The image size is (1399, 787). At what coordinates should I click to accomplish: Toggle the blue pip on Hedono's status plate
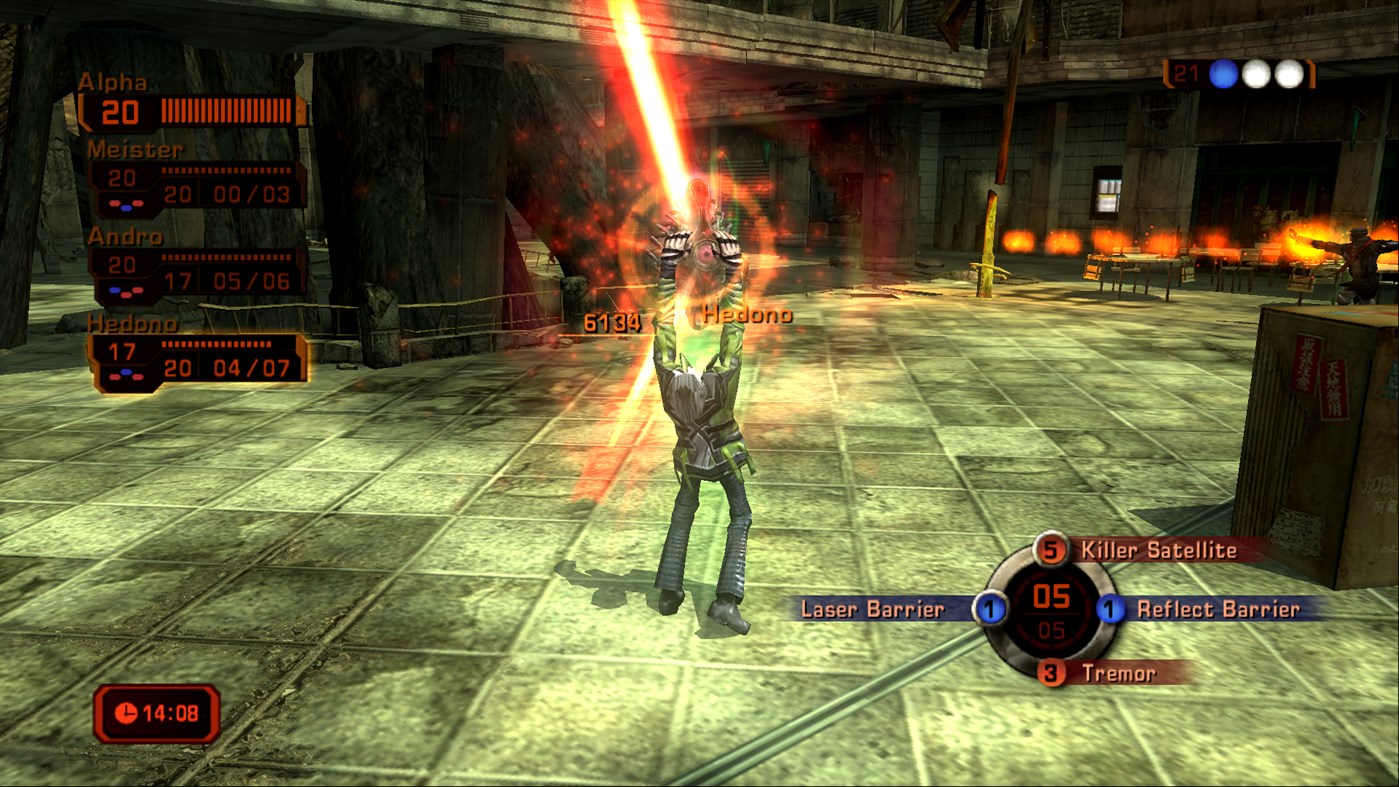[x=125, y=371]
